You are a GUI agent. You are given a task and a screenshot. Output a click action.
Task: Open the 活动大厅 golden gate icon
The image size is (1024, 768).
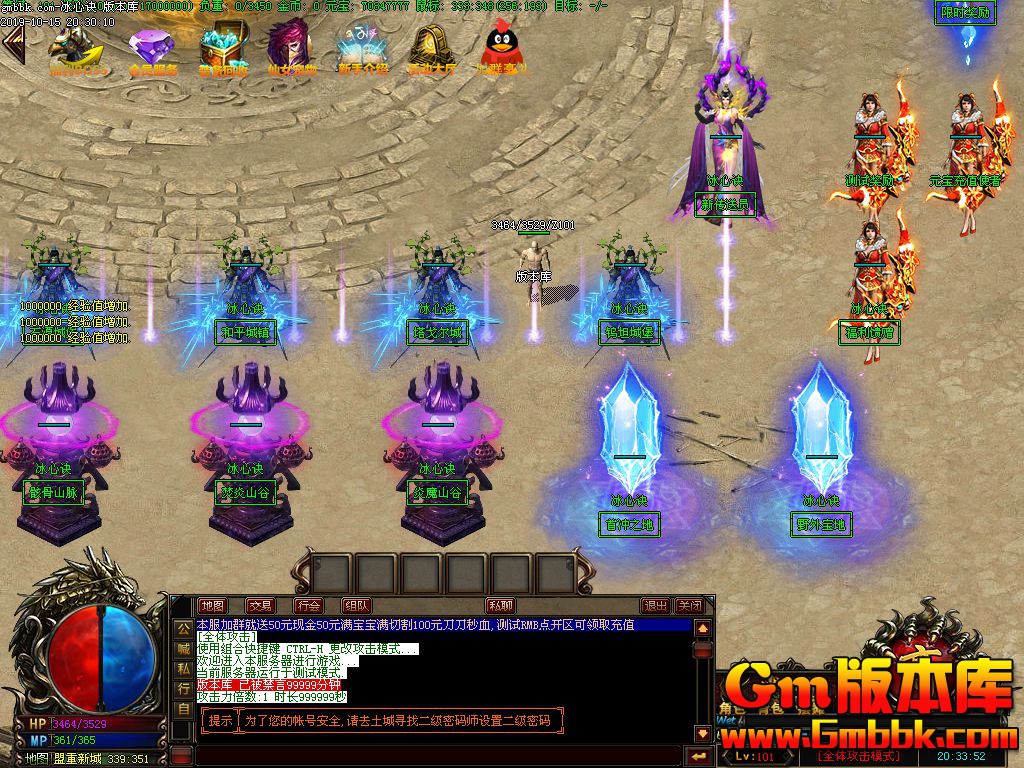click(x=432, y=50)
